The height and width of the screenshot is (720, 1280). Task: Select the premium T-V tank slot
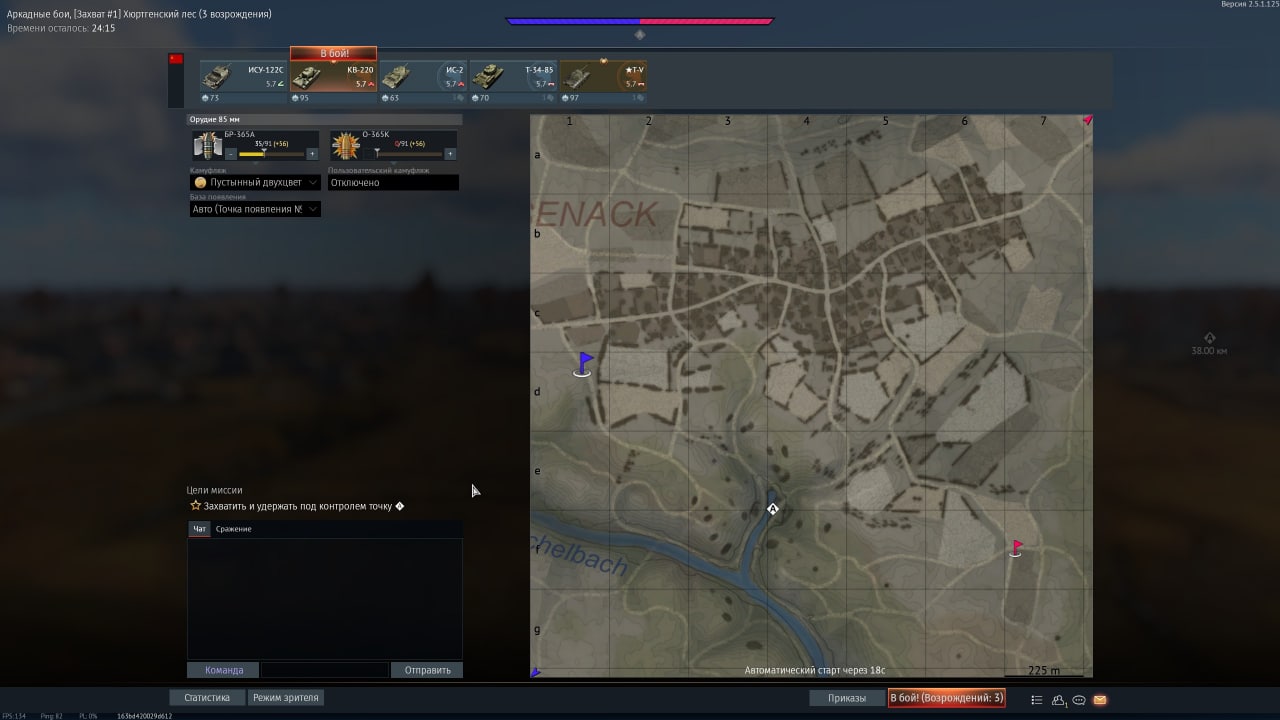pos(603,77)
